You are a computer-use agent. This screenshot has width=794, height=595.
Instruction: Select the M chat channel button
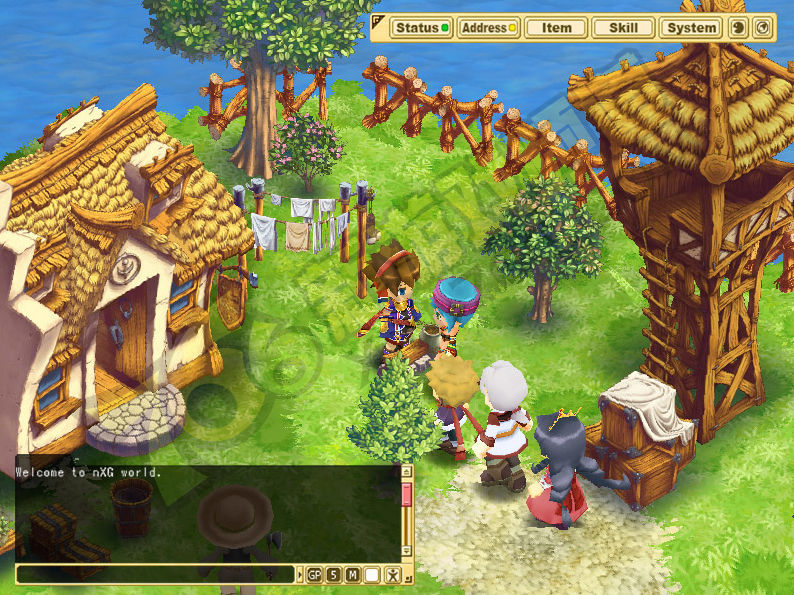tap(352, 575)
